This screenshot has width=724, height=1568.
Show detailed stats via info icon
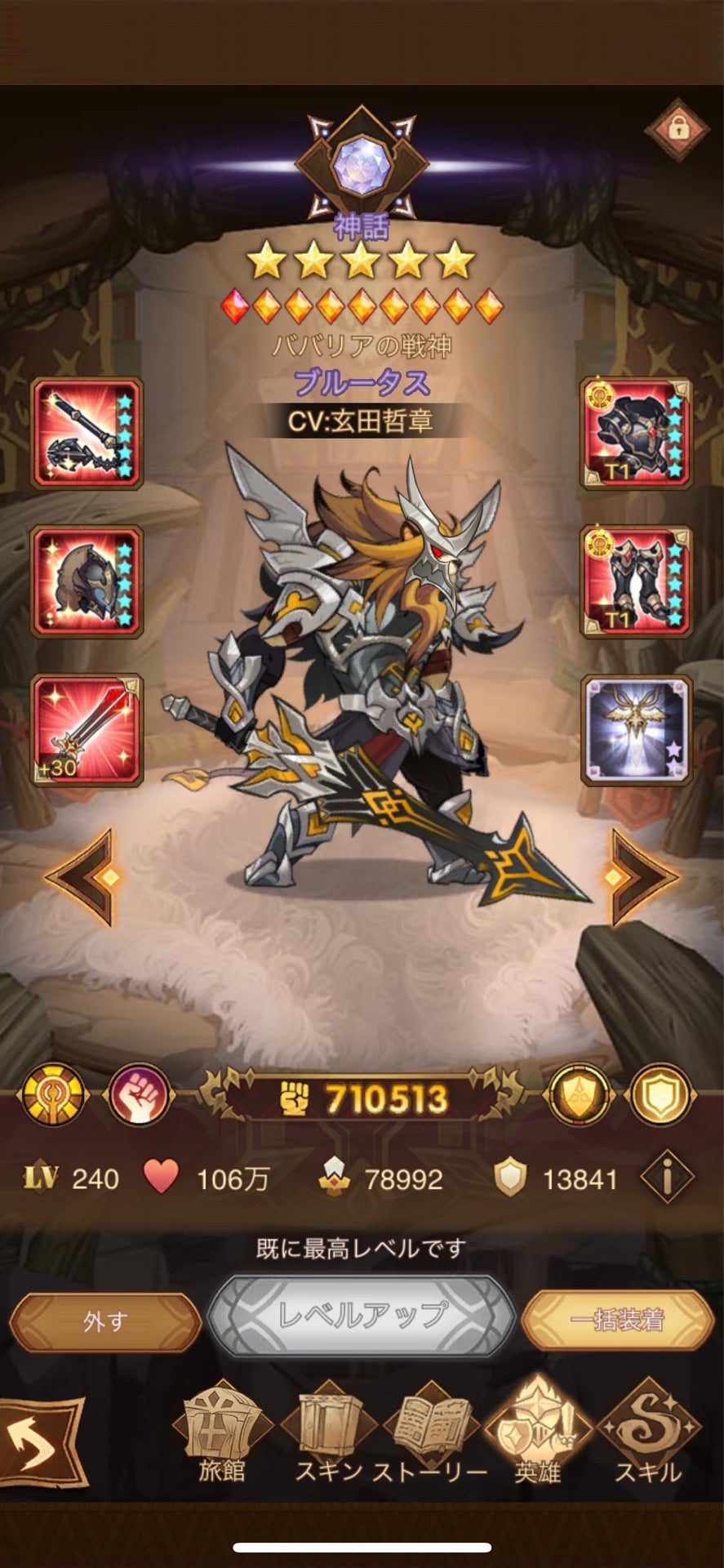click(667, 1178)
